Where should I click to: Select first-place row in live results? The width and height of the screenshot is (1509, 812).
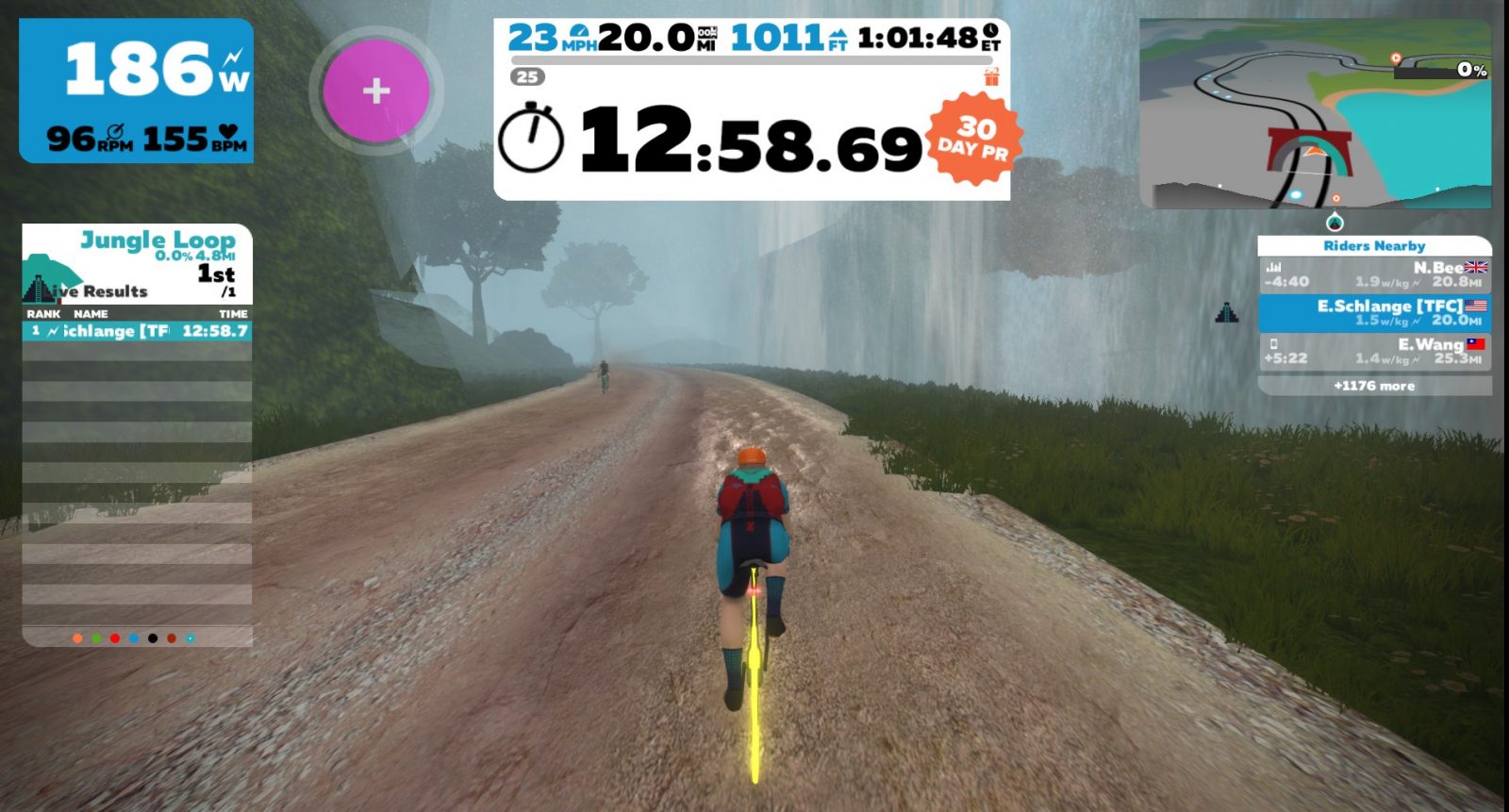138,331
